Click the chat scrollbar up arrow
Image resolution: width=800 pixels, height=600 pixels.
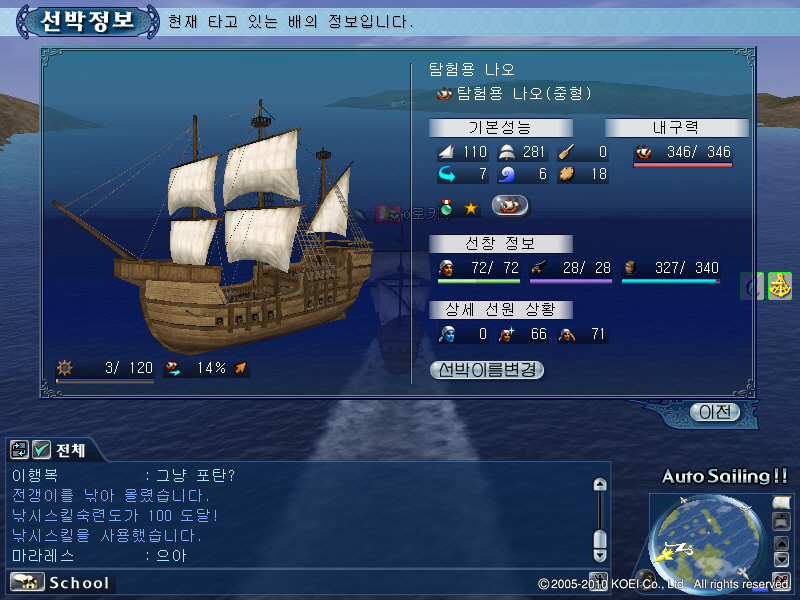pos(599,485)
